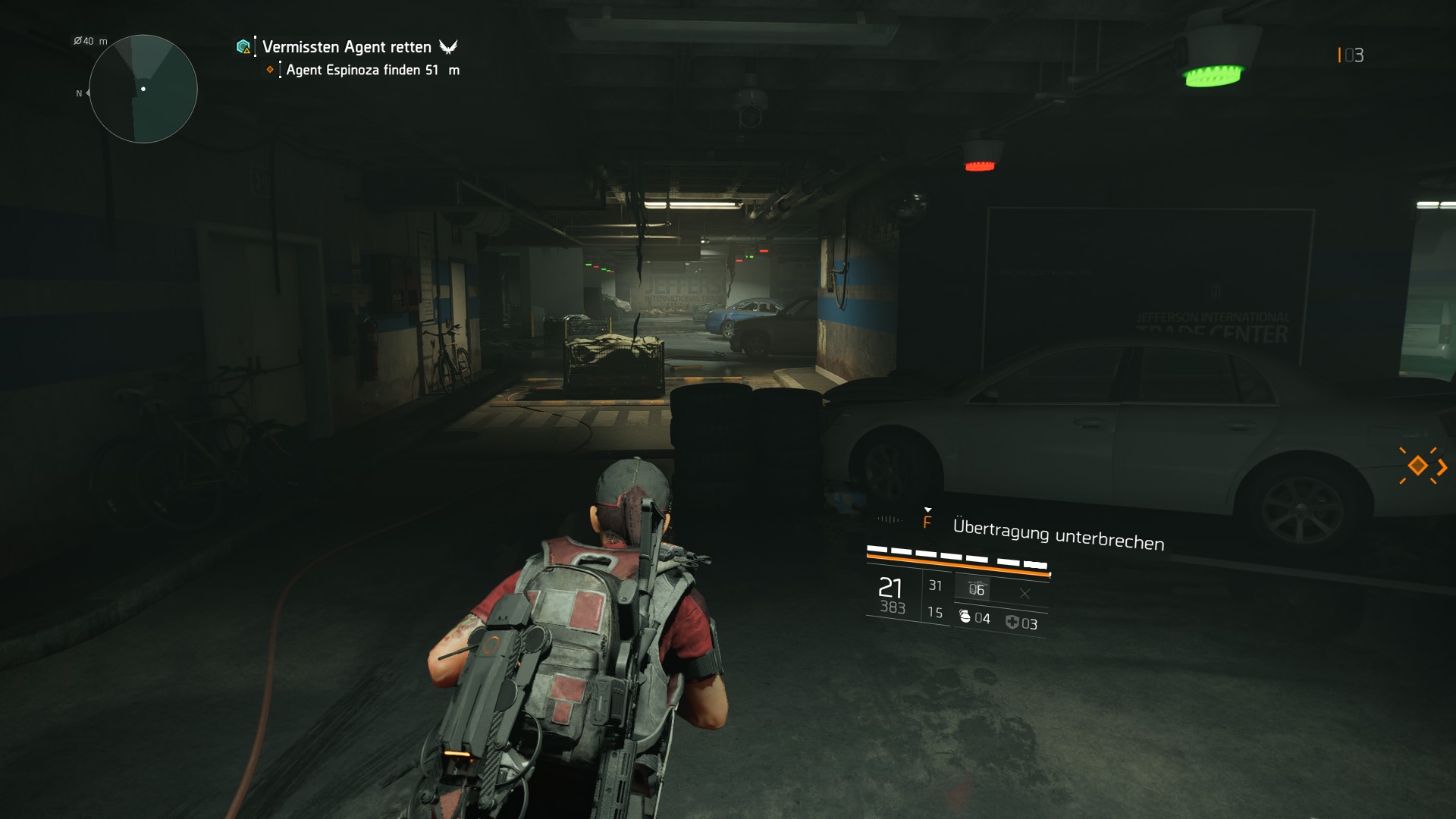
Task: Select the SHD eagle emblem after quest name
Action: click(449, 46)
